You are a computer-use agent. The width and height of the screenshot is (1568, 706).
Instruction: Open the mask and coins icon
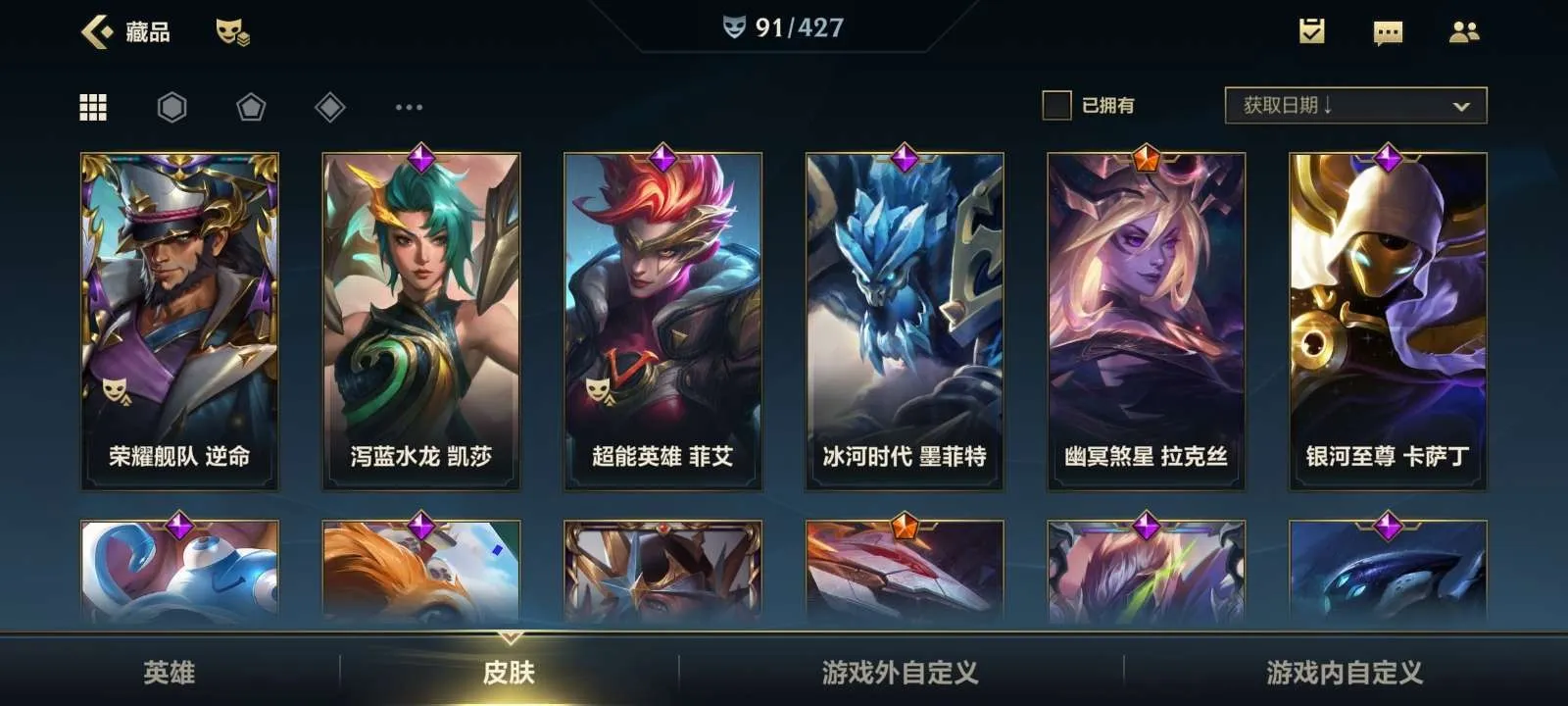click(x=232, y=32)
